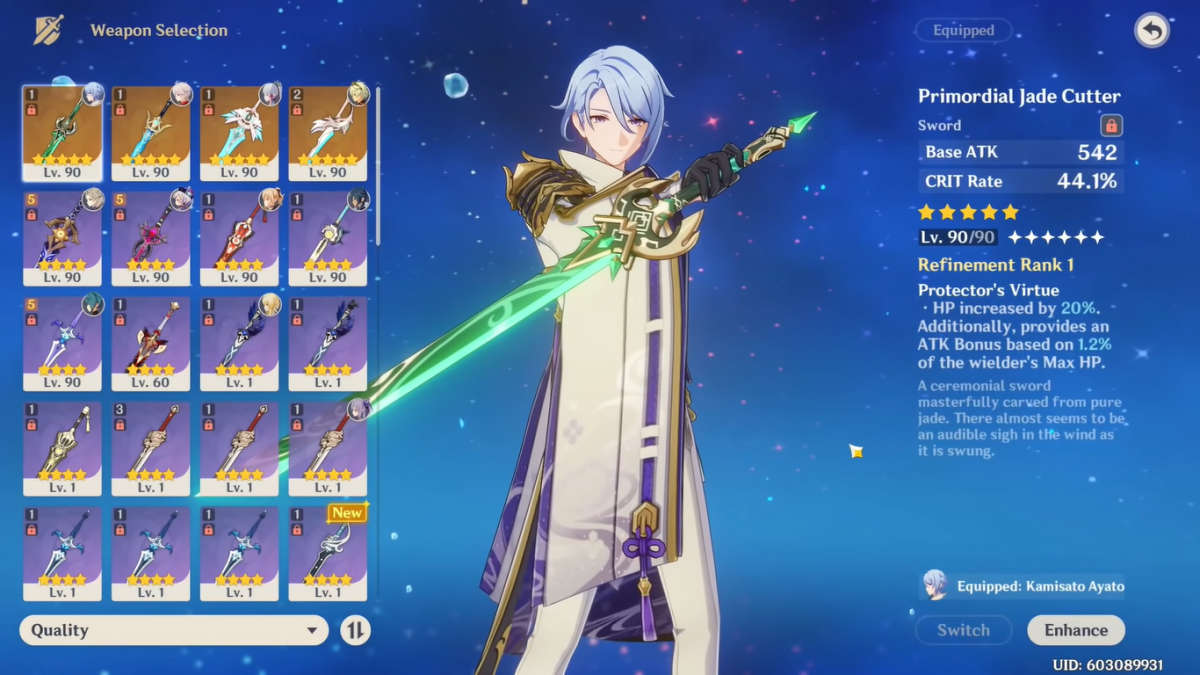This screenshot has height=675, width=1200.
Task: Open the Quality sort dropdown
Action: (x=174, y=630)
